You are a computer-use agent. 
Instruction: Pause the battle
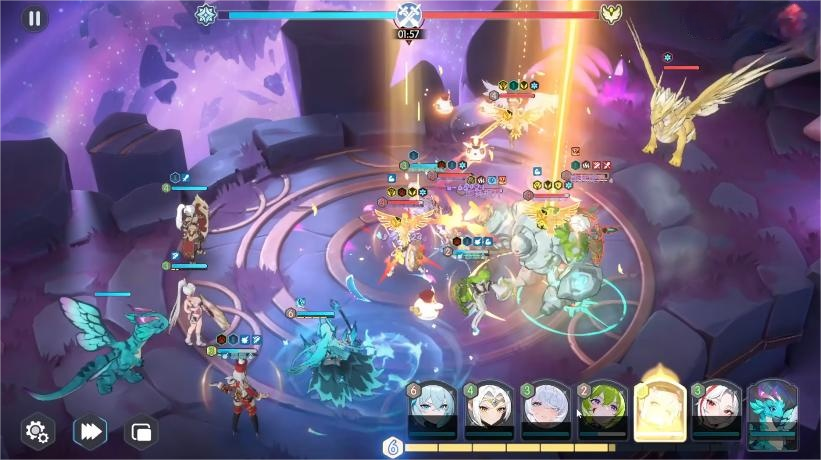[35, 18]
